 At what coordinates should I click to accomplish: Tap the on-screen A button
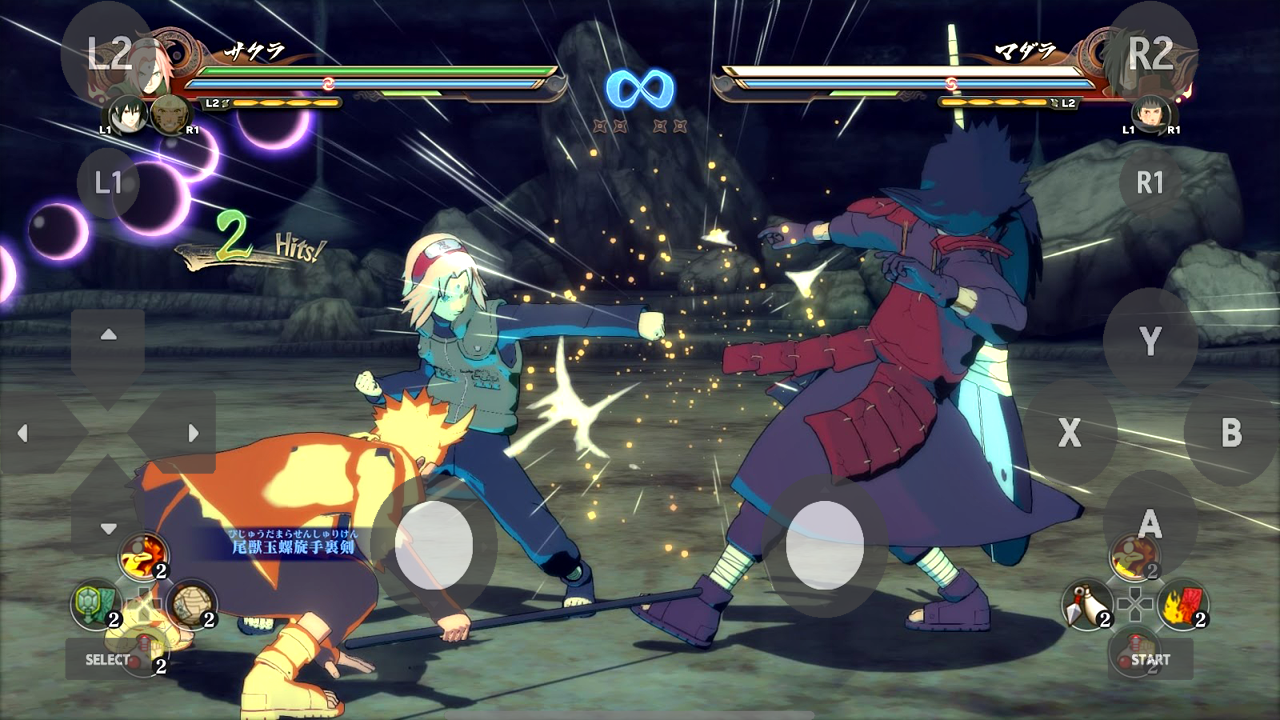pyautogui.click(x=1150, y=523)
